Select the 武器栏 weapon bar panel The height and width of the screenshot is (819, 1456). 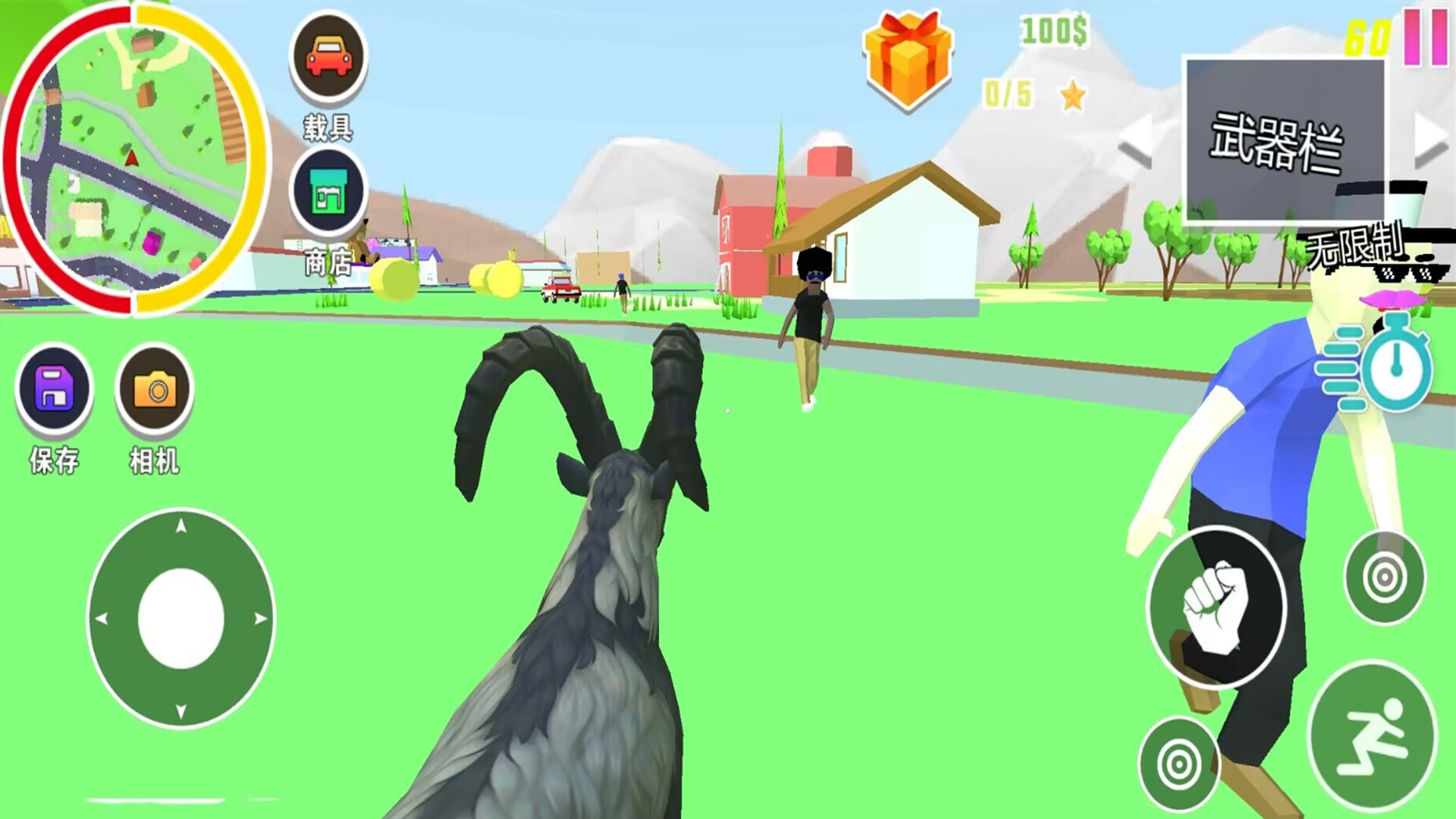pyautogui.click(x=1284, y=141)
